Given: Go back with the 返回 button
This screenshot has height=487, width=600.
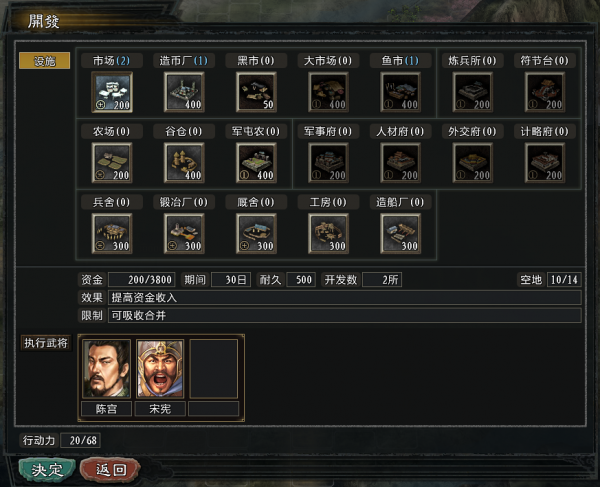Looking at the screenshot, I should pos(109,468).
